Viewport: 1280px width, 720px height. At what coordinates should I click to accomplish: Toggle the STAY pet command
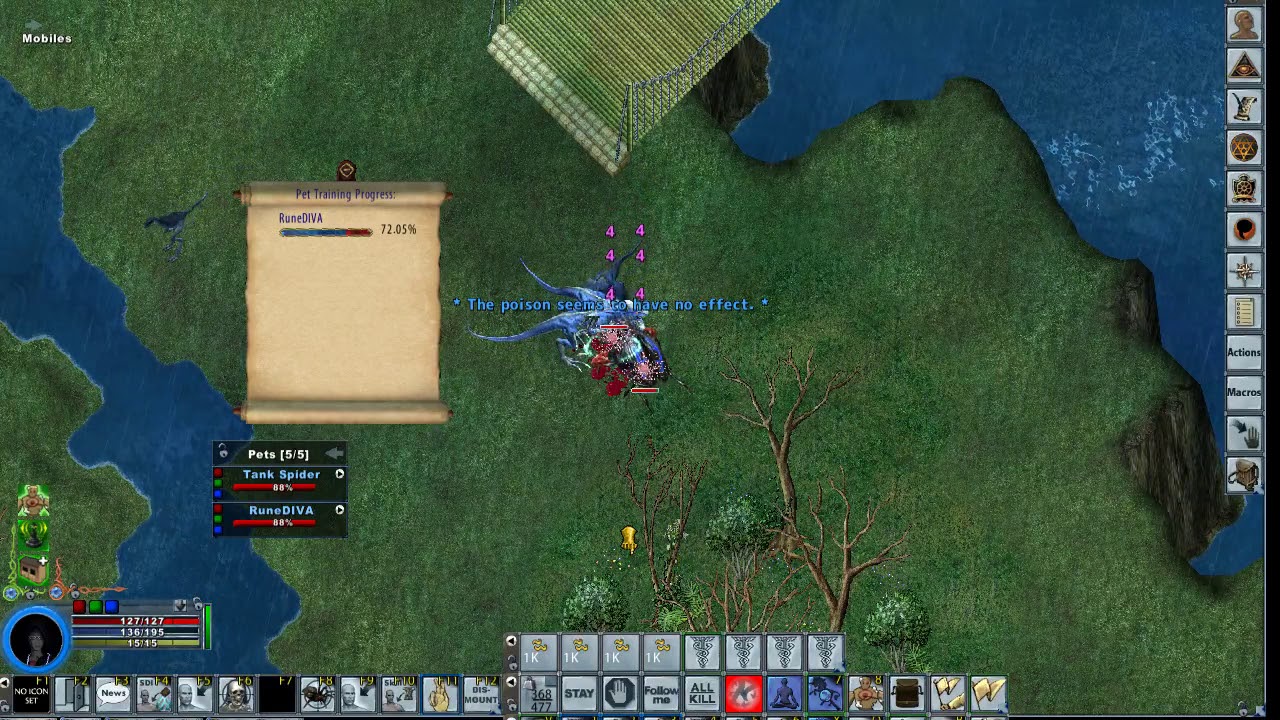click(x=579, y=693)
